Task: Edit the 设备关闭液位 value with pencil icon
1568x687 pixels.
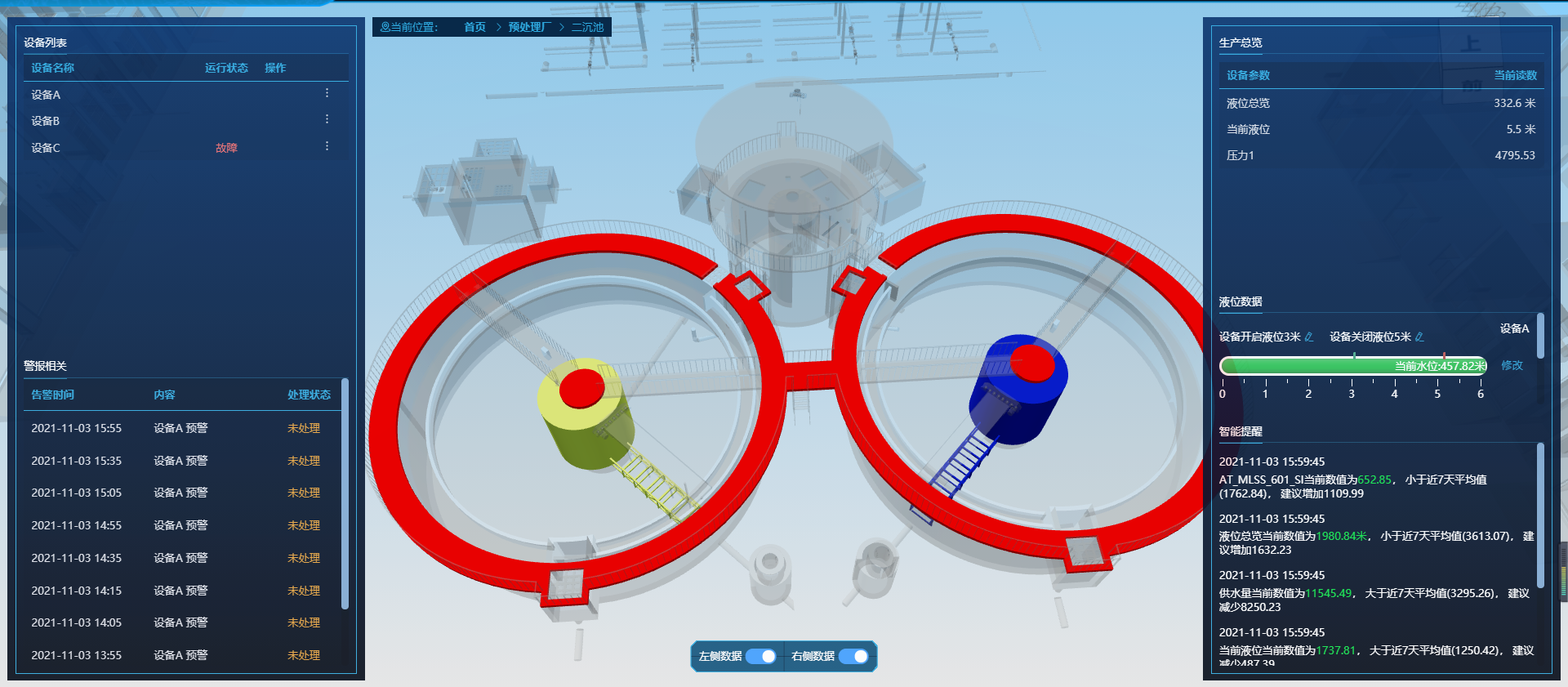Action: coord(1419,337)
